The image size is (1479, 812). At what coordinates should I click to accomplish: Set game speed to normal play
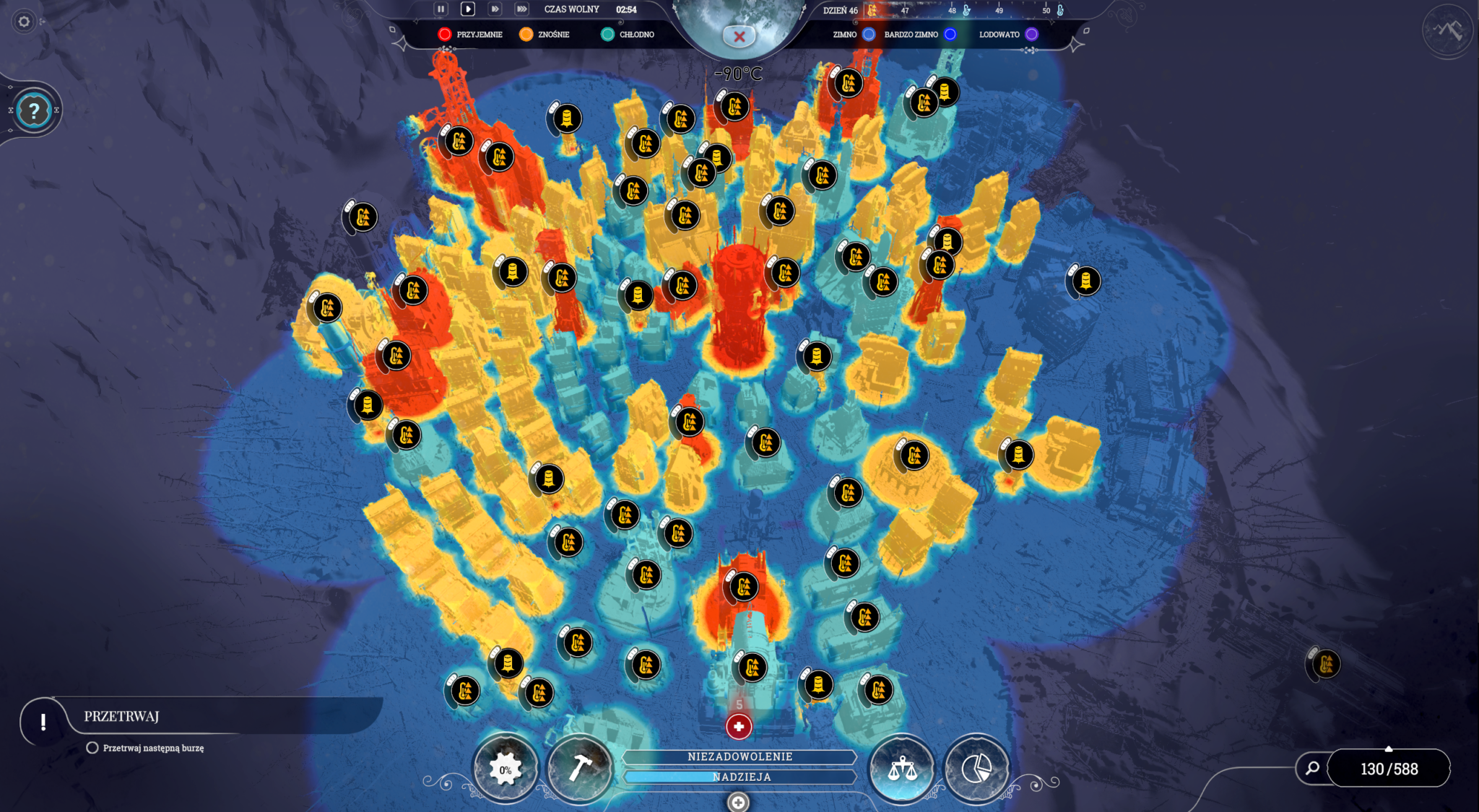click(467, 9)
